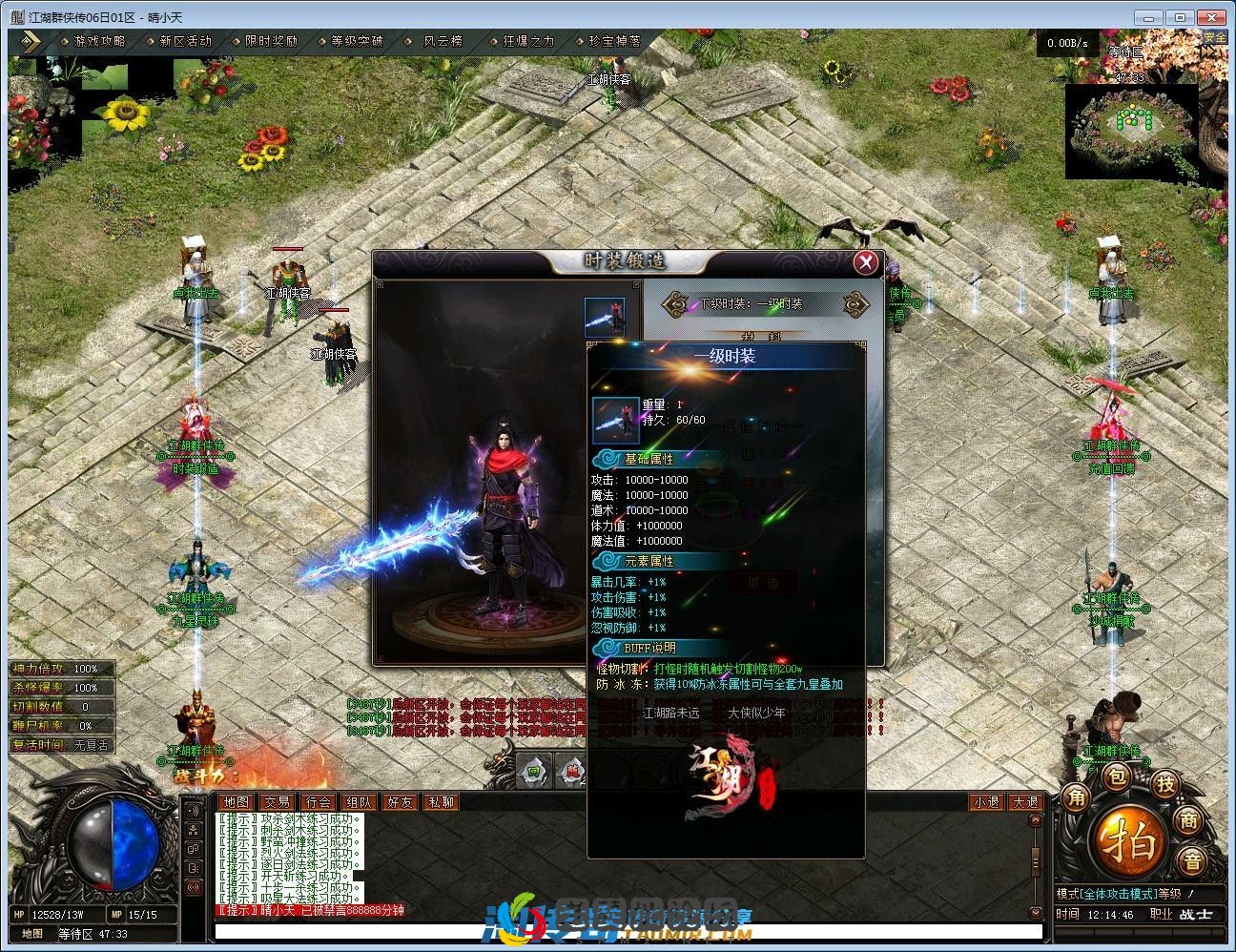Open the 游戏攻略 menu item
Screen dimensions: 1236x952
pyautogui.click(x=98, y=41)
